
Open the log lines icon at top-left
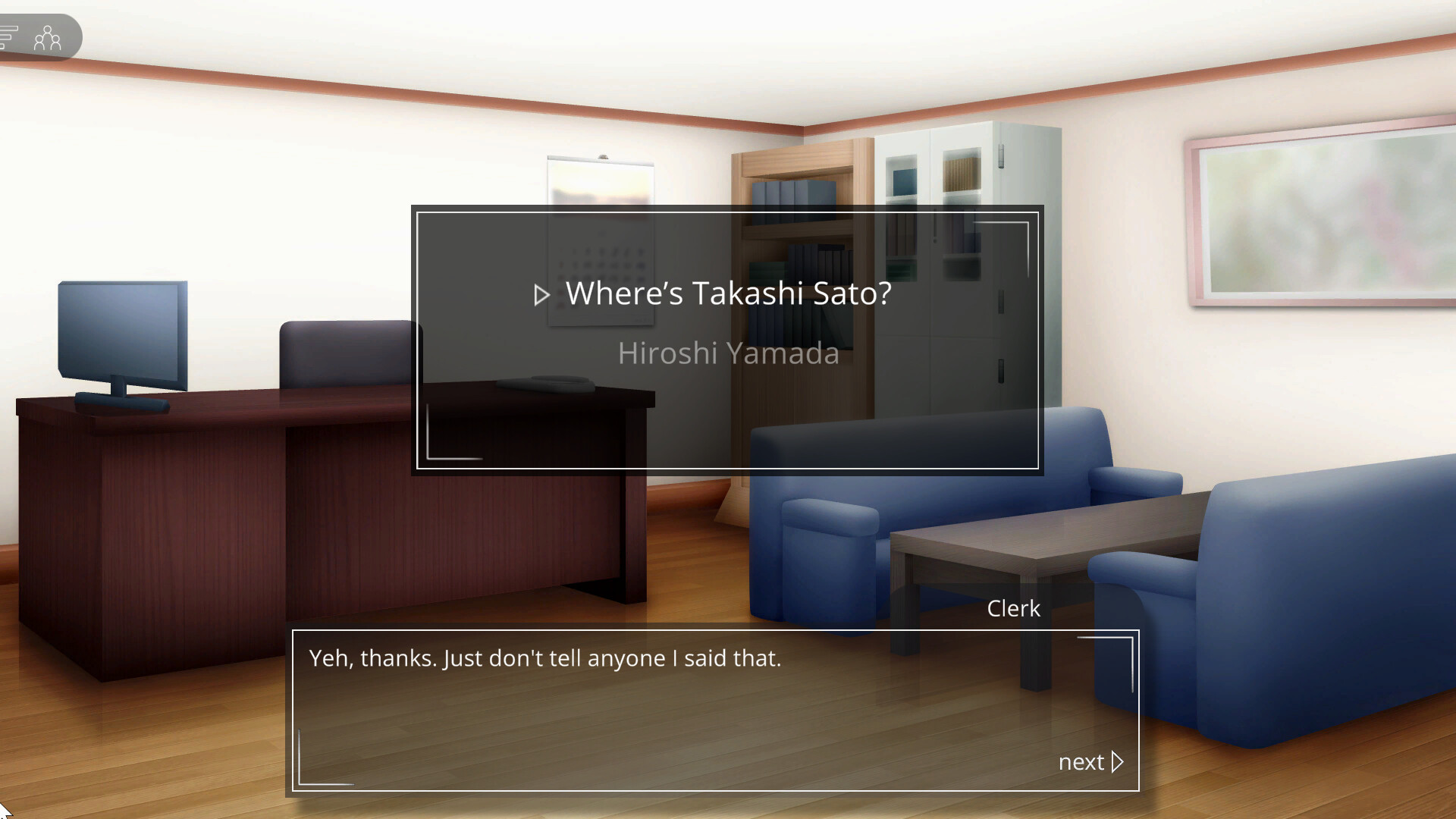click(8, 36)
